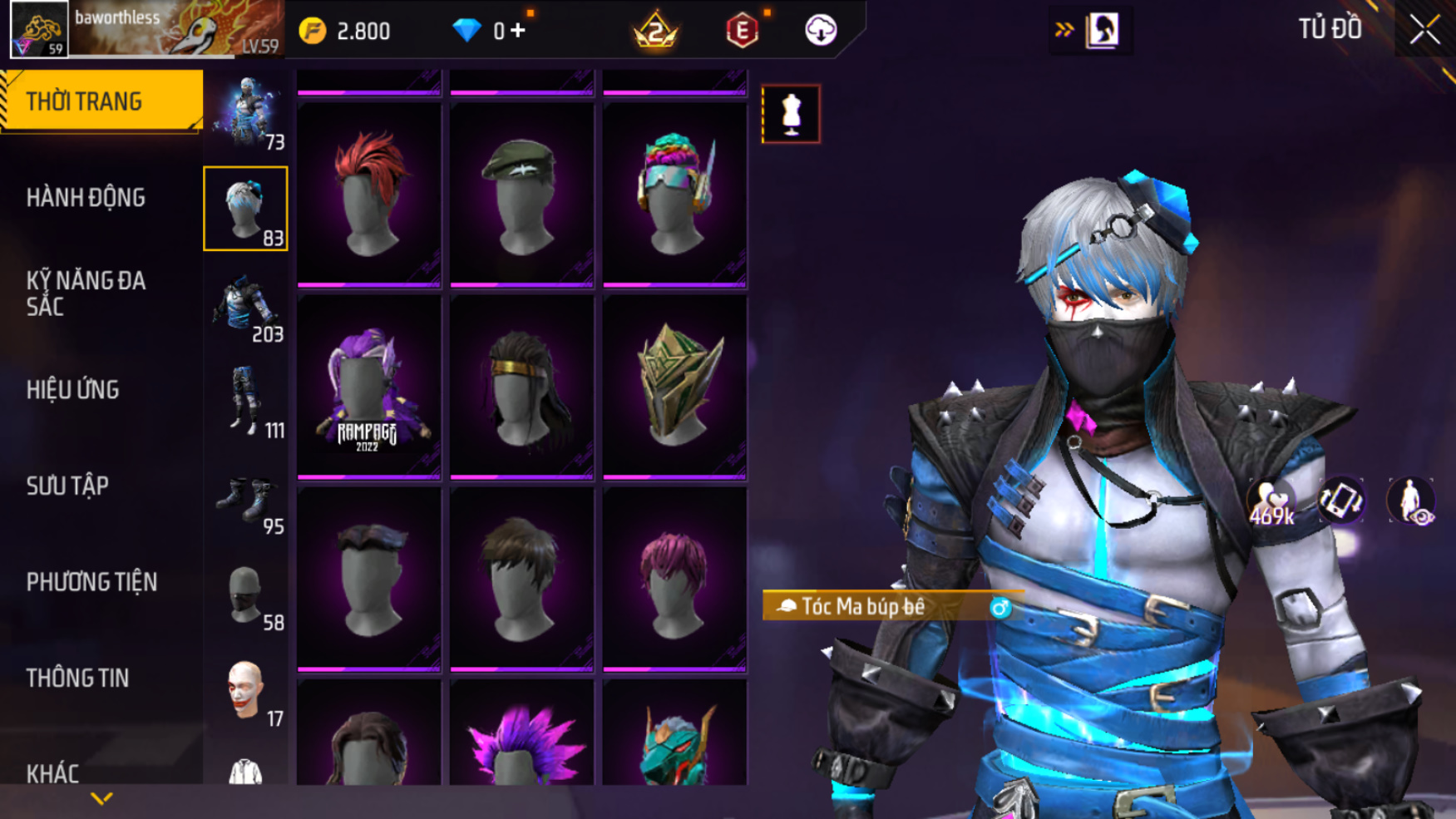Toggle the character view eye icon

click(x=1411, y=501)
